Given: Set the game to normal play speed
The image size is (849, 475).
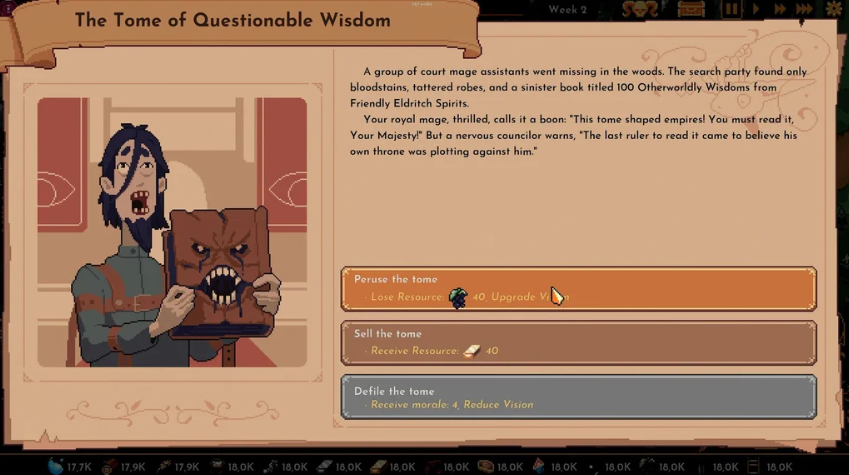Looking at the screenshot, I should pos(756,10).
